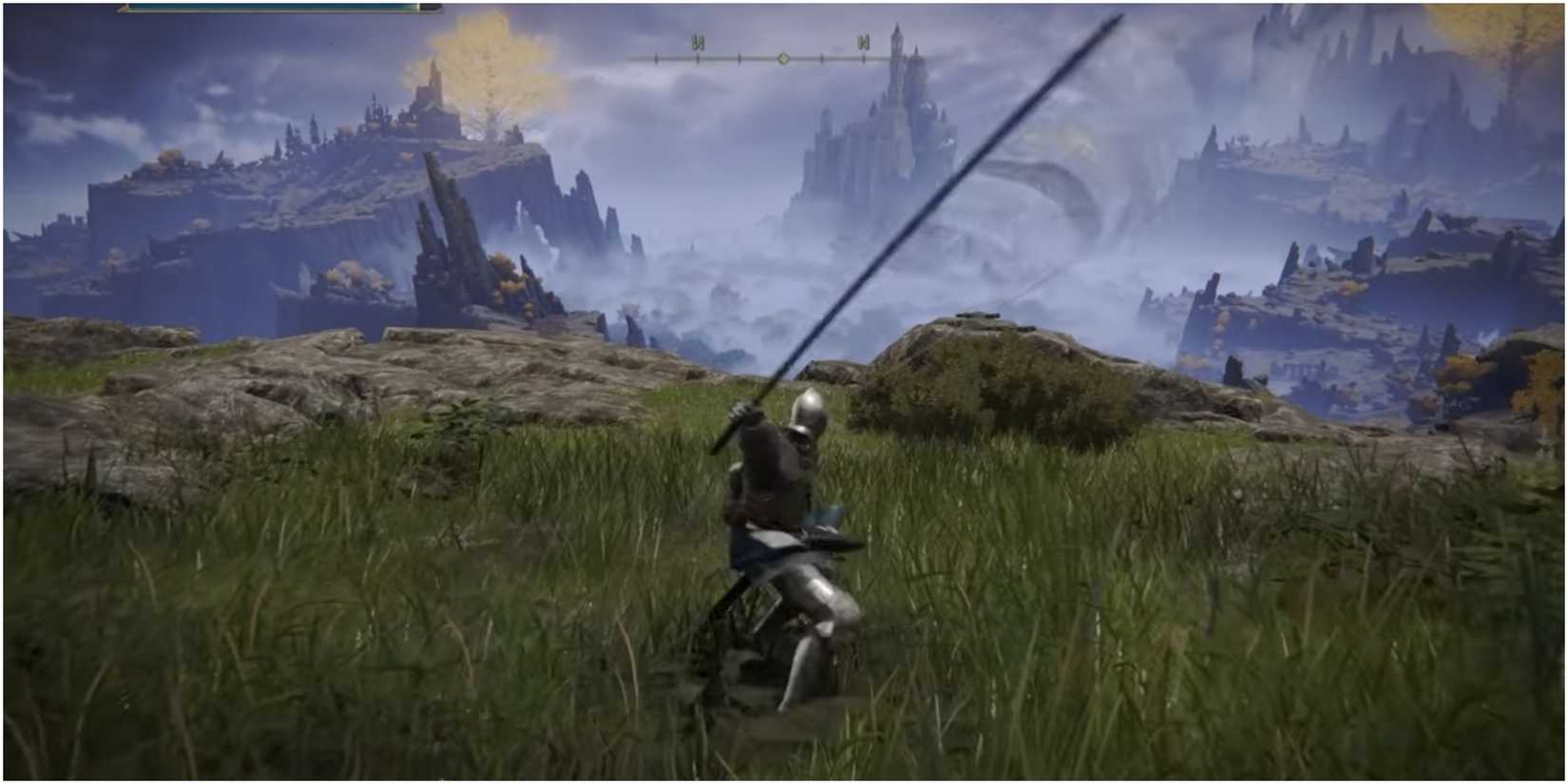Click the tick mark right of the diamond
Image resolution: width=1568 pixels, height=784 pixels.
click(823, 59)
